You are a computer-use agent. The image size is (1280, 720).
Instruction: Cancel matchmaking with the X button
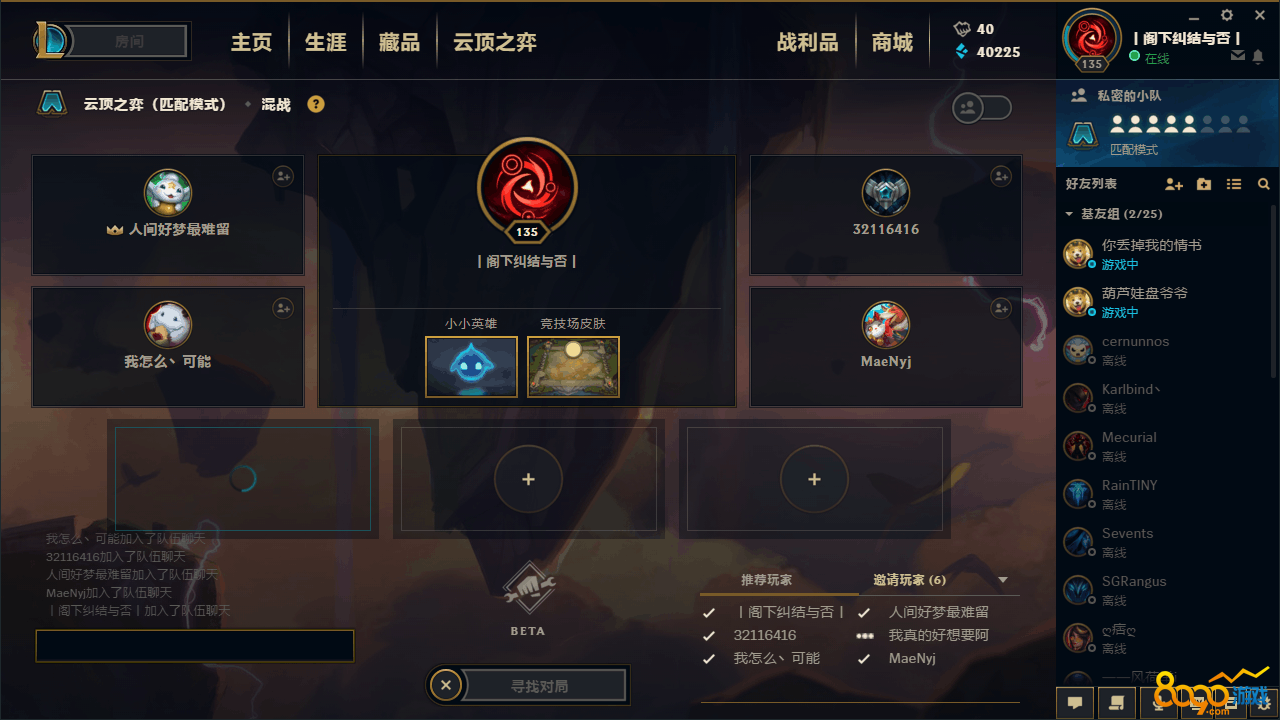click(445, 685)
